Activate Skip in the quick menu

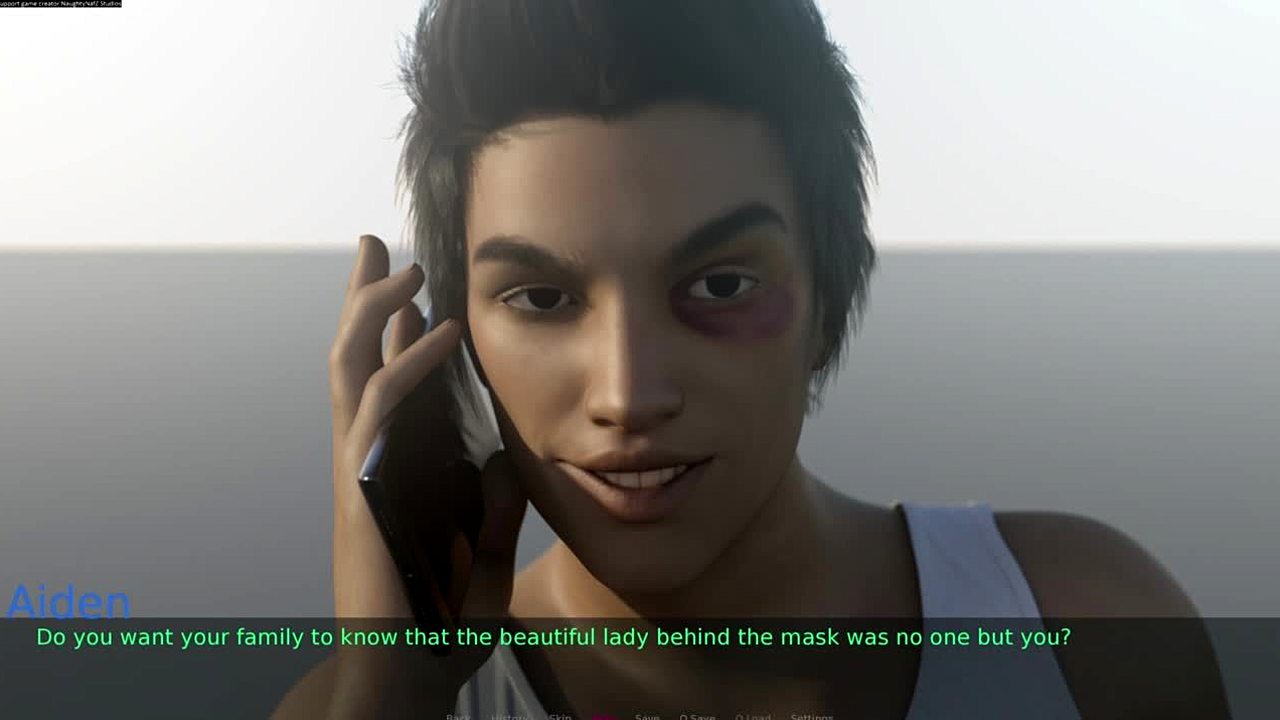560,716
